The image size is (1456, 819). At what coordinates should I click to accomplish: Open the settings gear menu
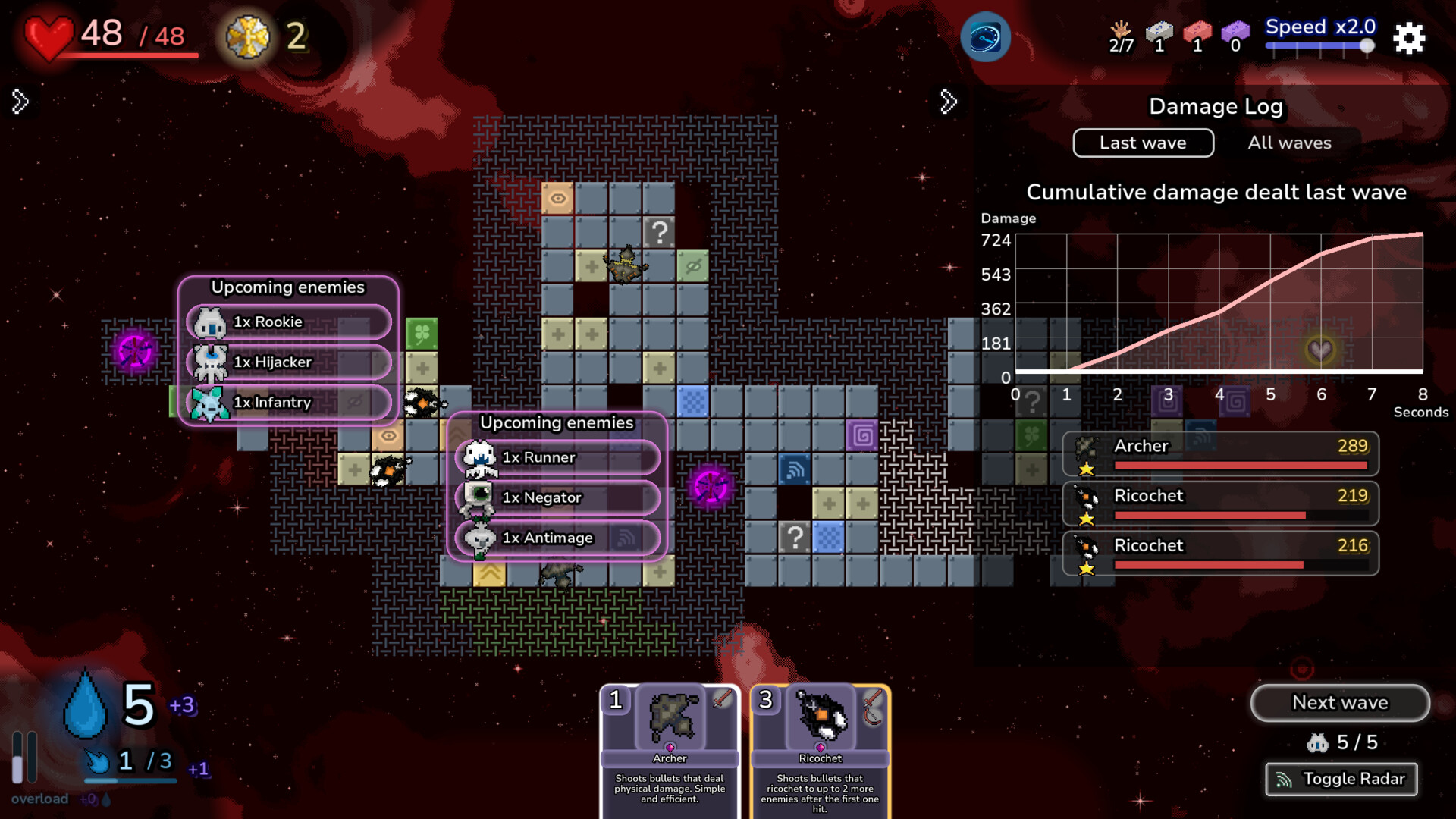1409,38
